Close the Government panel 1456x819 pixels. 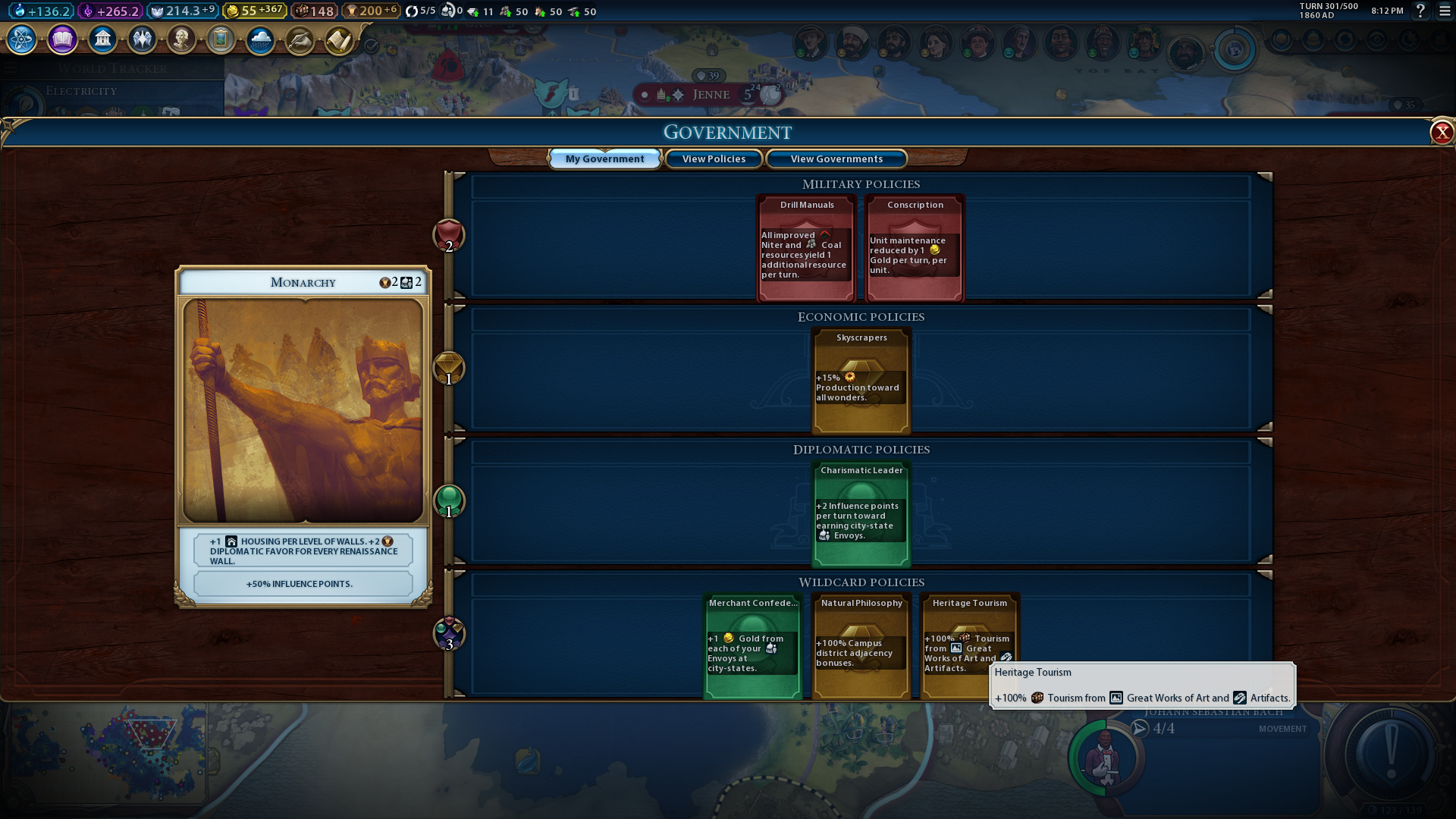pos(1441,133)
